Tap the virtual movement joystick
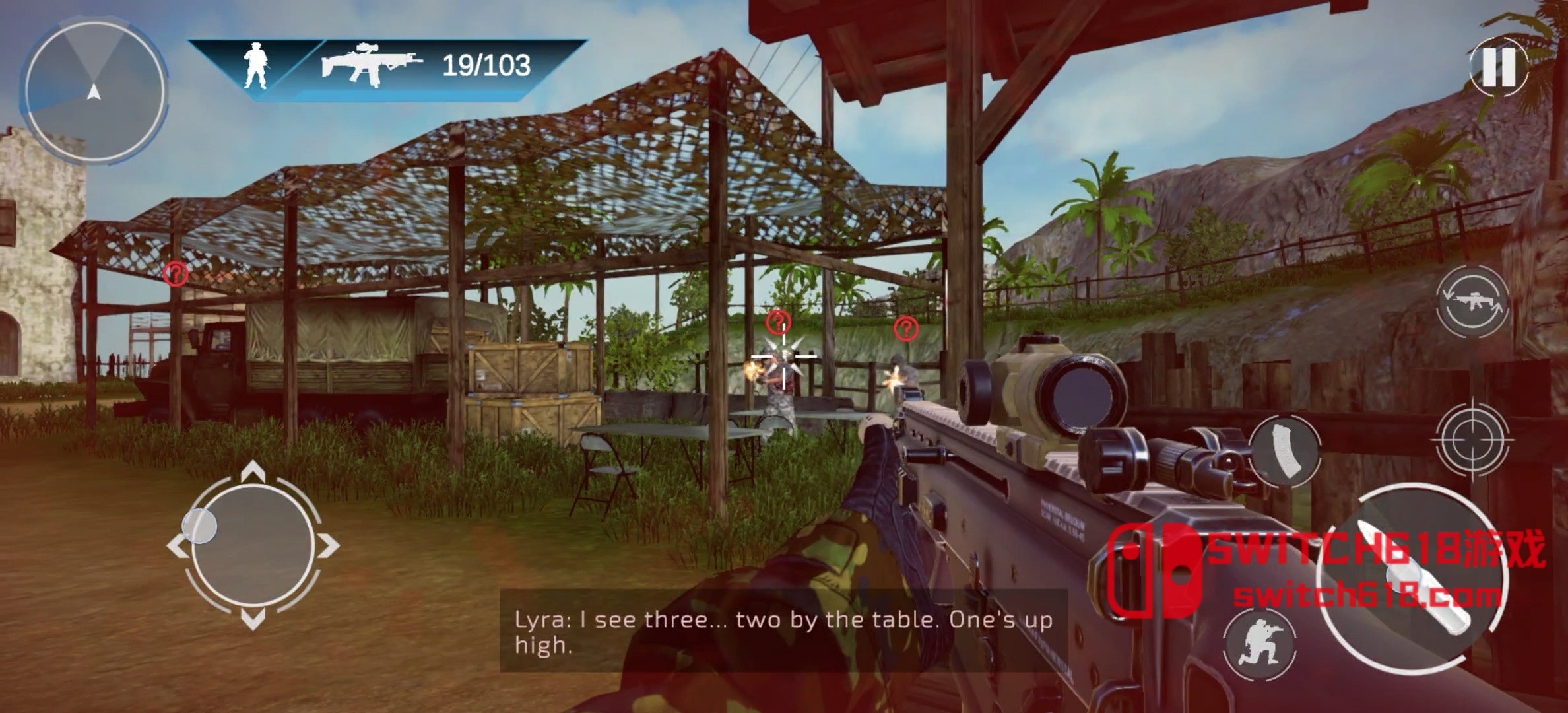 253,545
